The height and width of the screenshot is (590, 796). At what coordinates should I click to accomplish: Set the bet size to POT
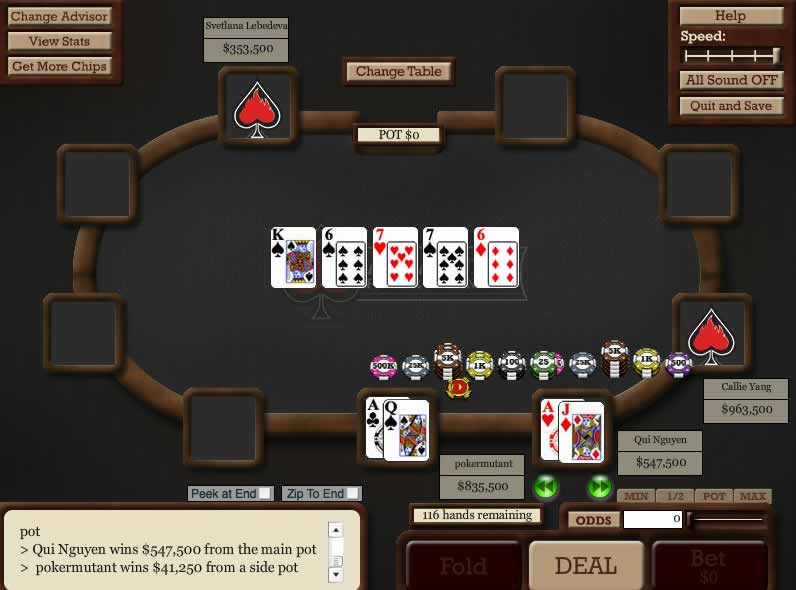pyautogui.click(x=714, y=496)
